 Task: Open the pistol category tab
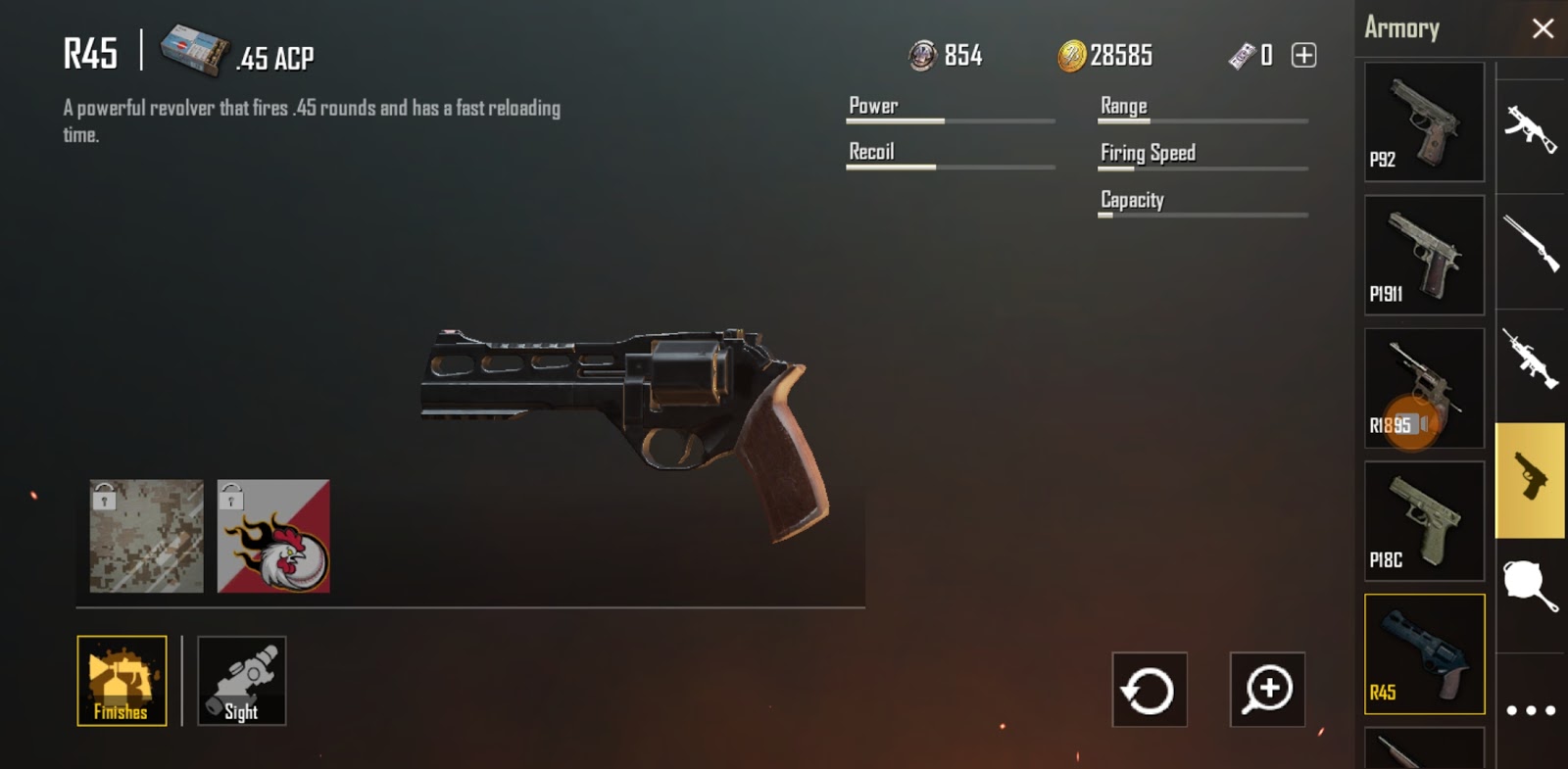[1531, 480]
